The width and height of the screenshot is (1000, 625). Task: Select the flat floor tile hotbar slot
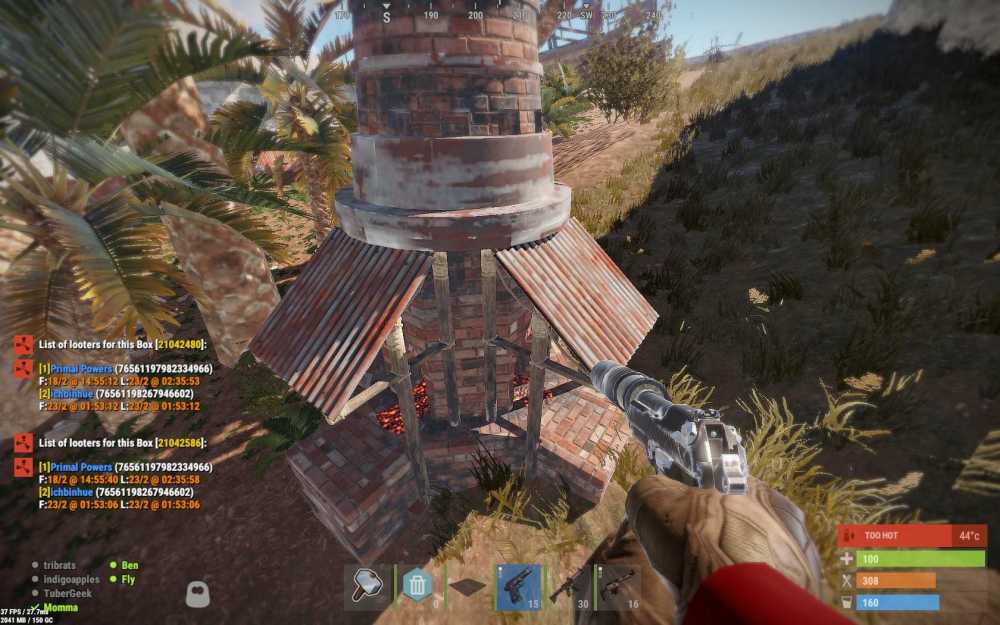[468, 587]
